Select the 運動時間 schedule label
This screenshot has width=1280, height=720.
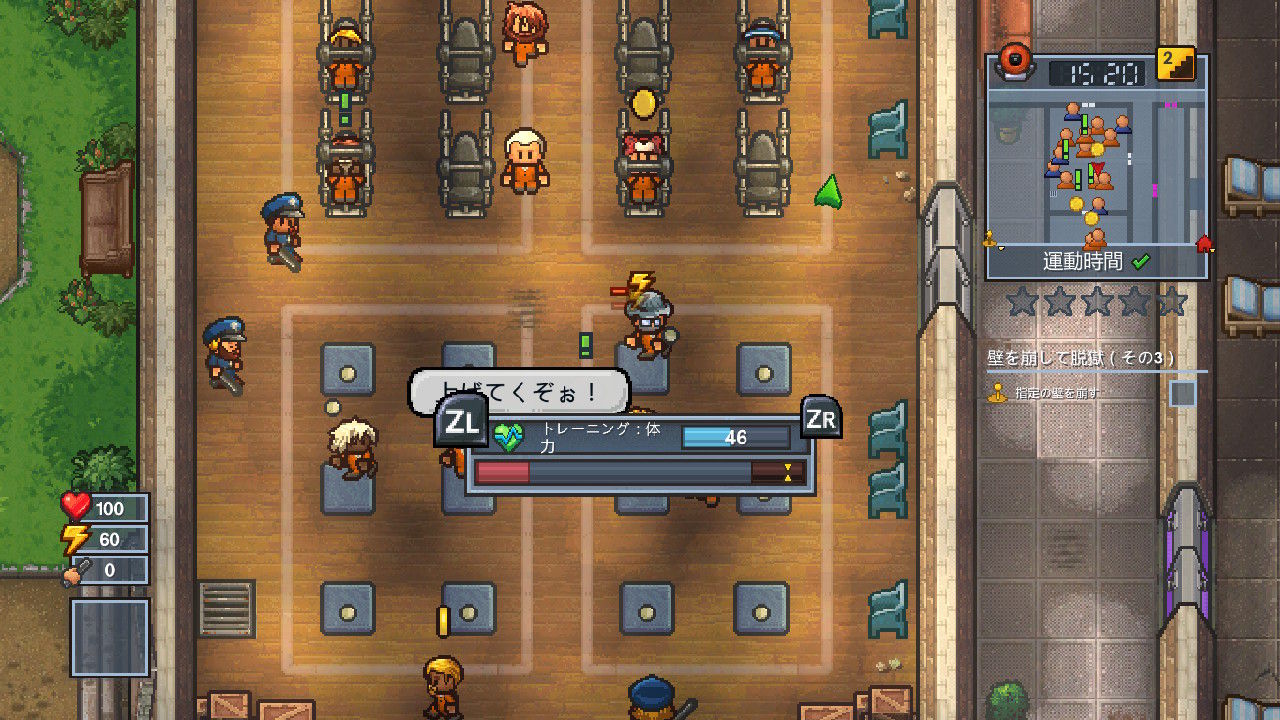(x=1083, y=259)
